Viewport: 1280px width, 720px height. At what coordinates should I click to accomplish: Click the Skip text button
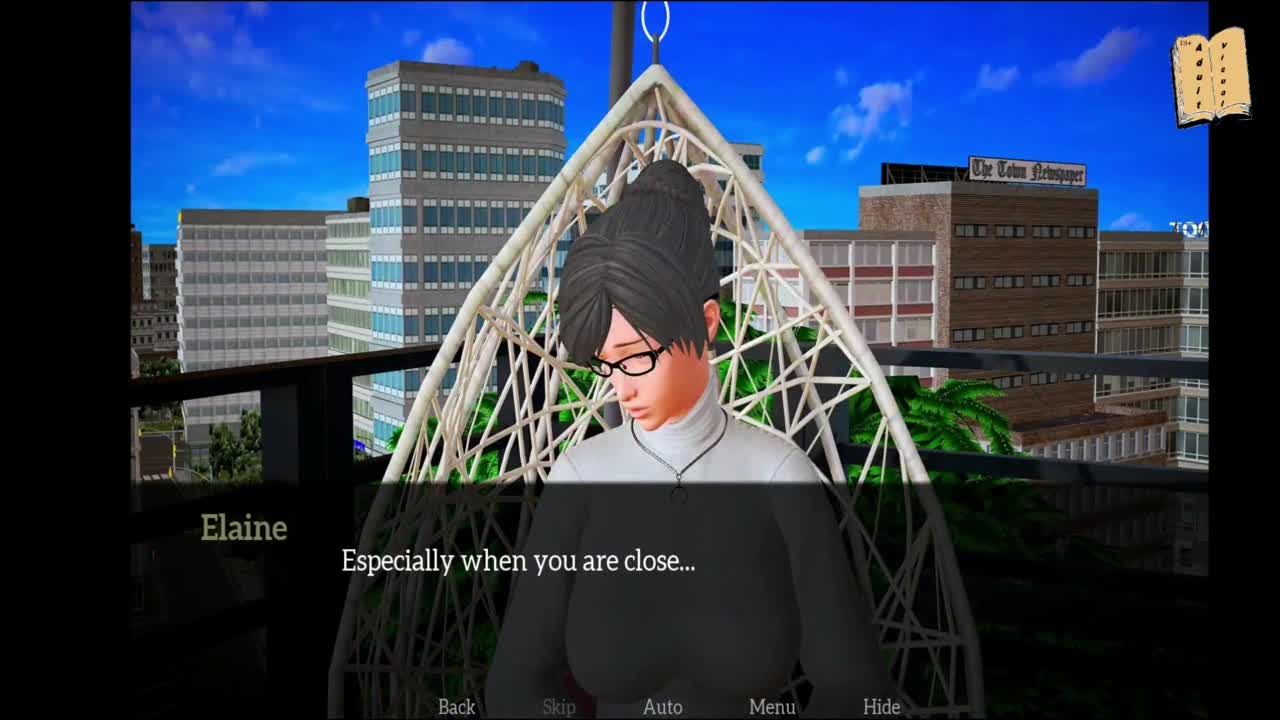point(559,707)
